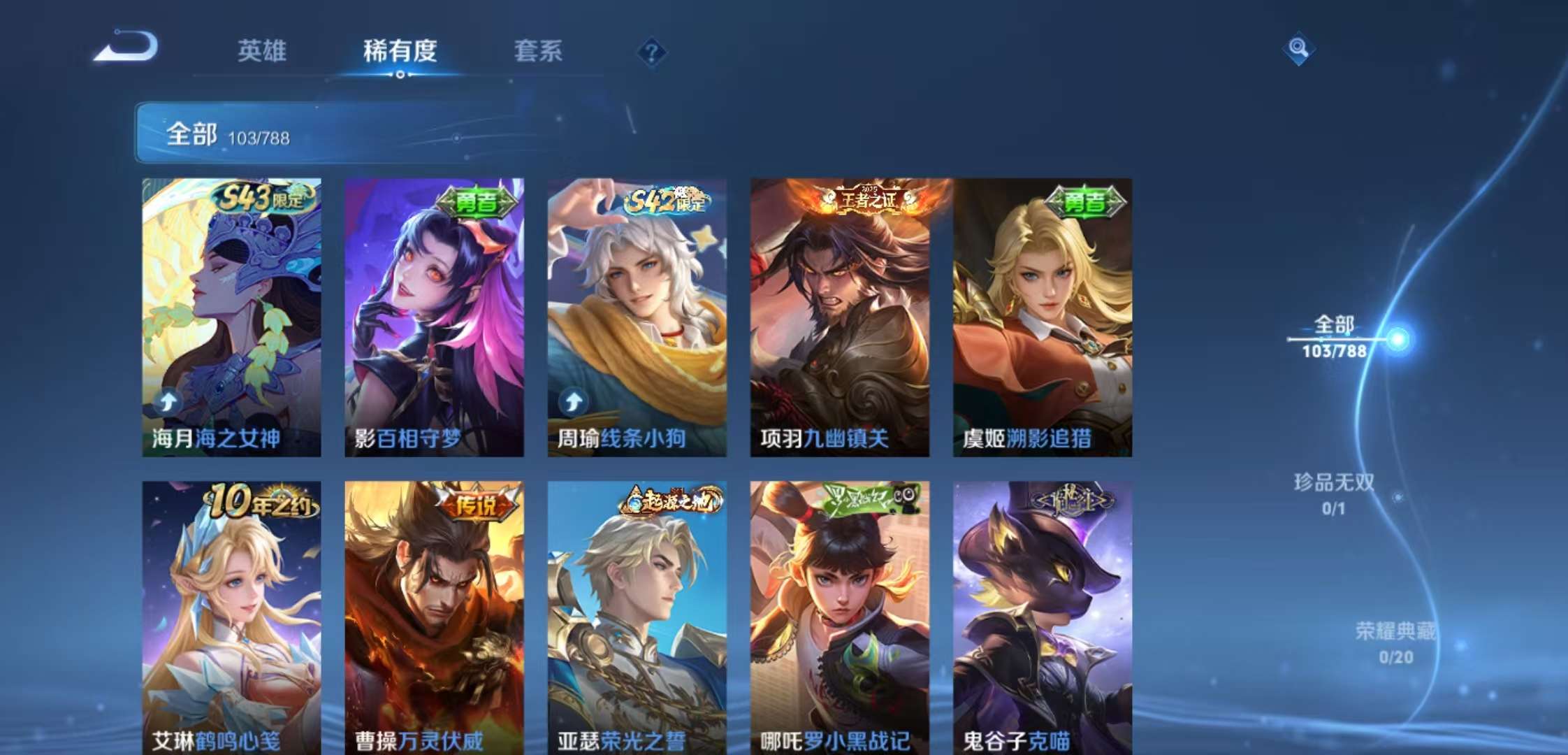Image resolution: width=1568 pixels, height=755 pixels.
Task: Open the help question mark icon
Action: [x=650, y=52]
